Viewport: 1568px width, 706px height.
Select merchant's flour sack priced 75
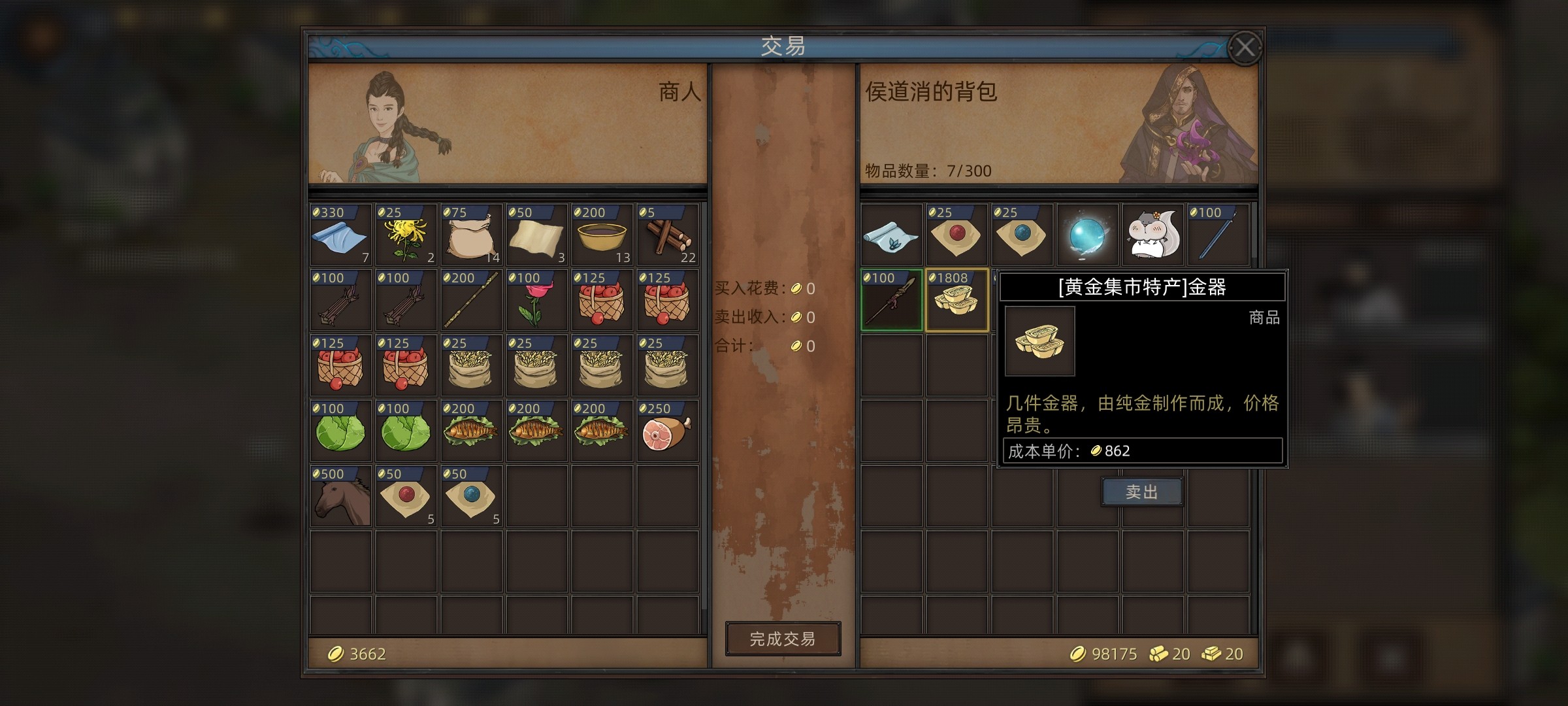(471, 235)
